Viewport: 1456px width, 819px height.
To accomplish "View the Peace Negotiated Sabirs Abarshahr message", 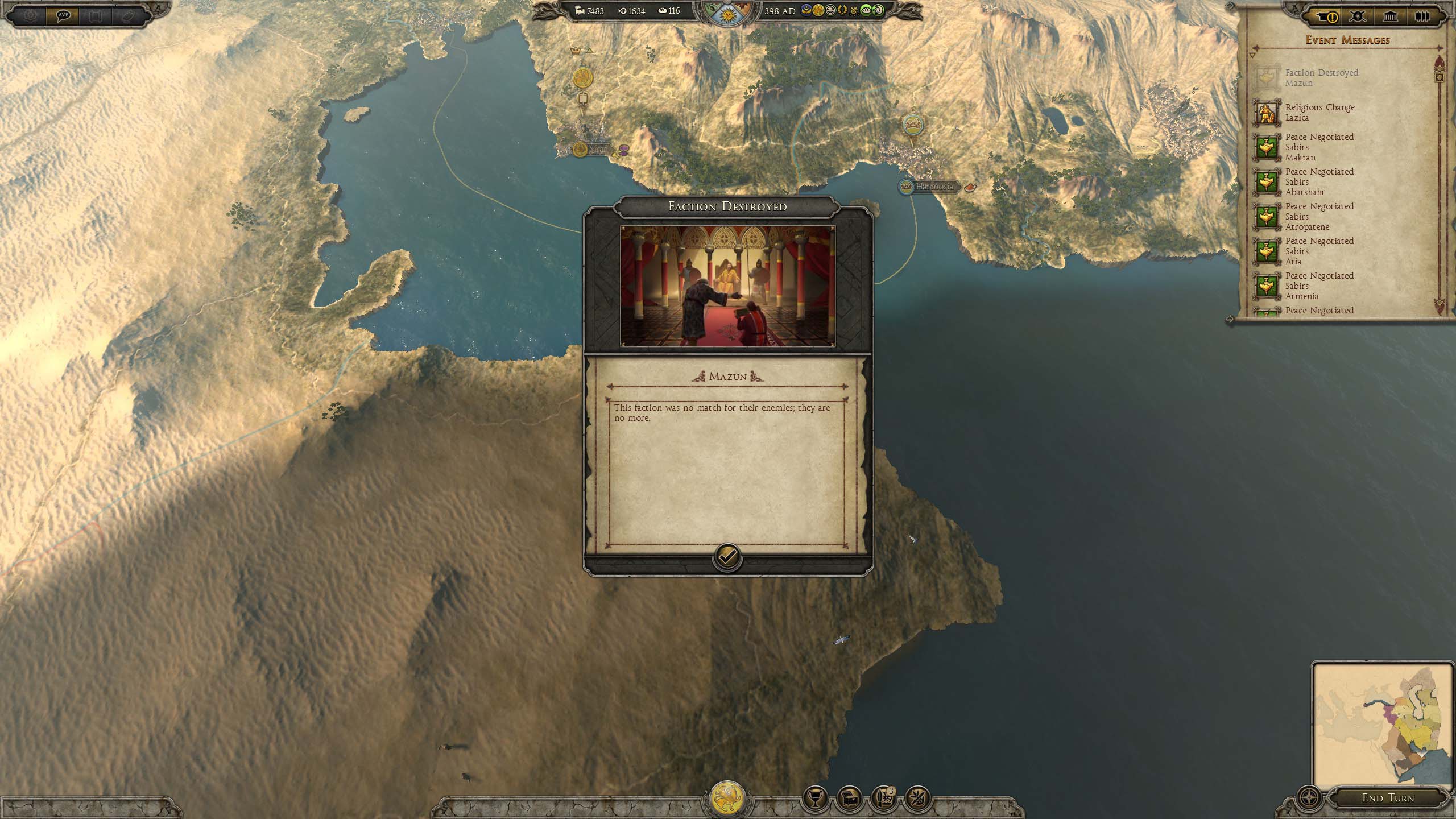I will pos(1319,182).
